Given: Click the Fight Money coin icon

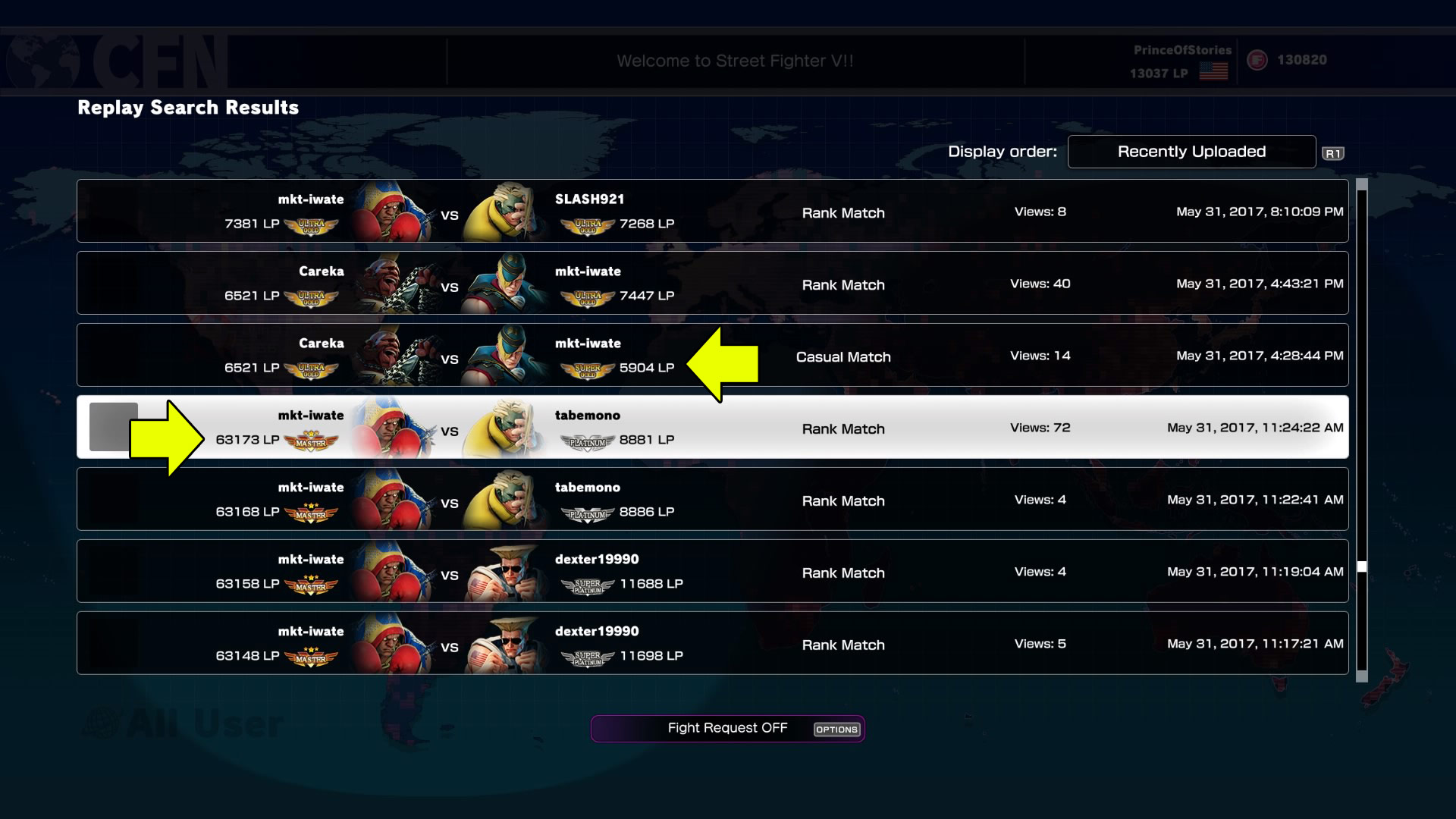Looking at the screenshot, I should pyautogui.click(x=1258, y=60).
